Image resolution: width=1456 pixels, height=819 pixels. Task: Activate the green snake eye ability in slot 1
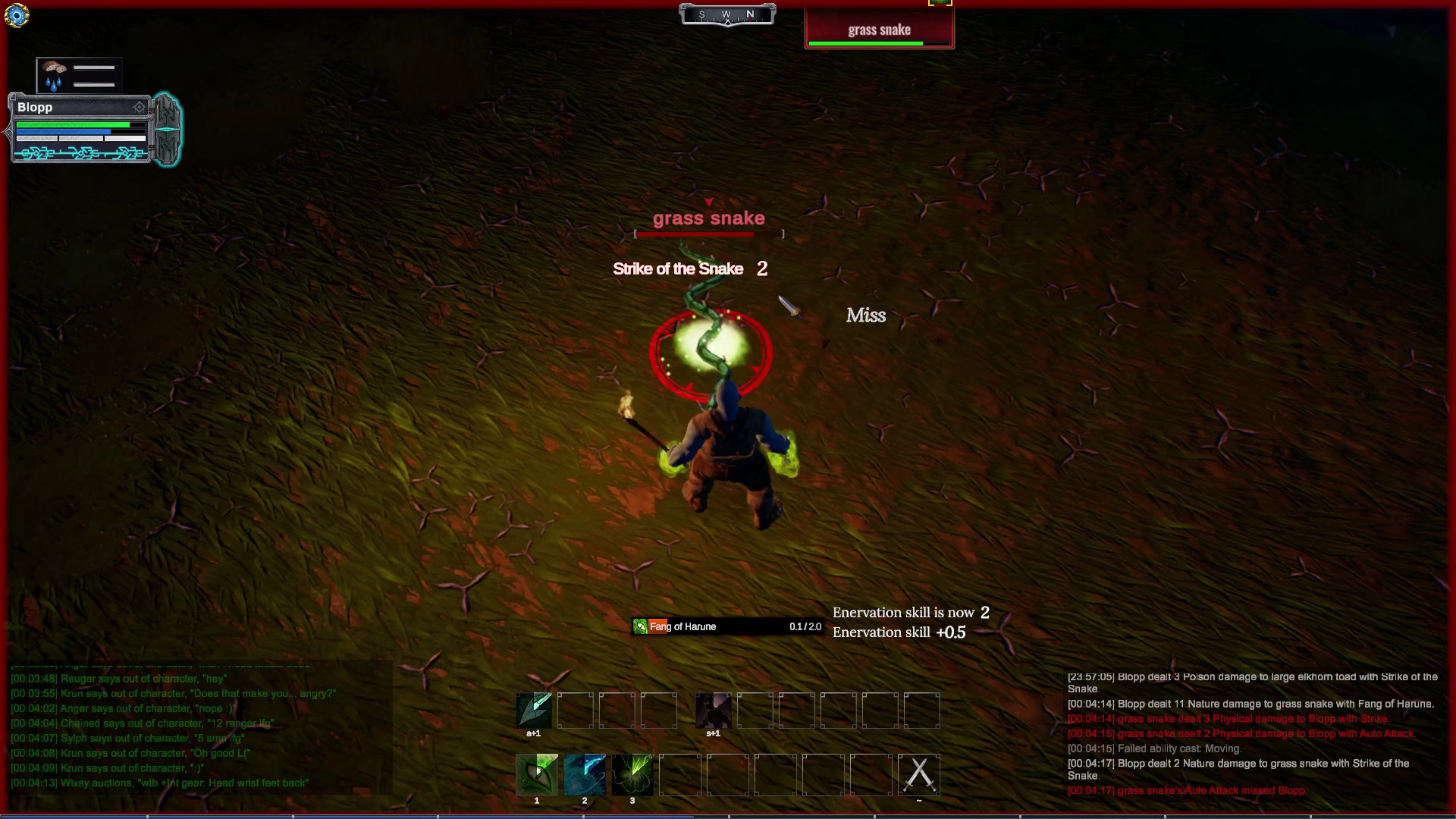click(x=537, y=774)
